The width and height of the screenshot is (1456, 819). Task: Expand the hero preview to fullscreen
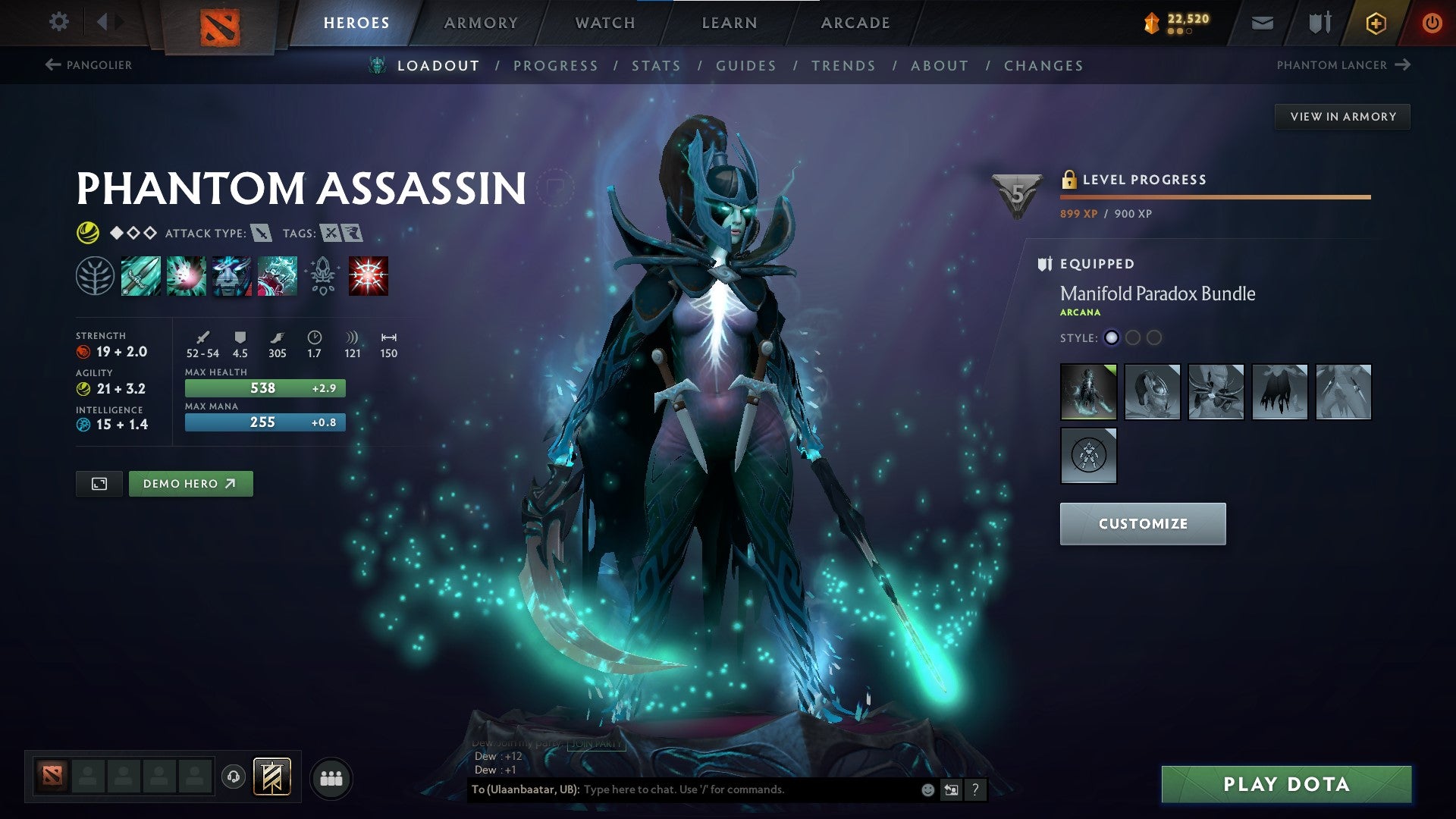click(x=99, y=483)
